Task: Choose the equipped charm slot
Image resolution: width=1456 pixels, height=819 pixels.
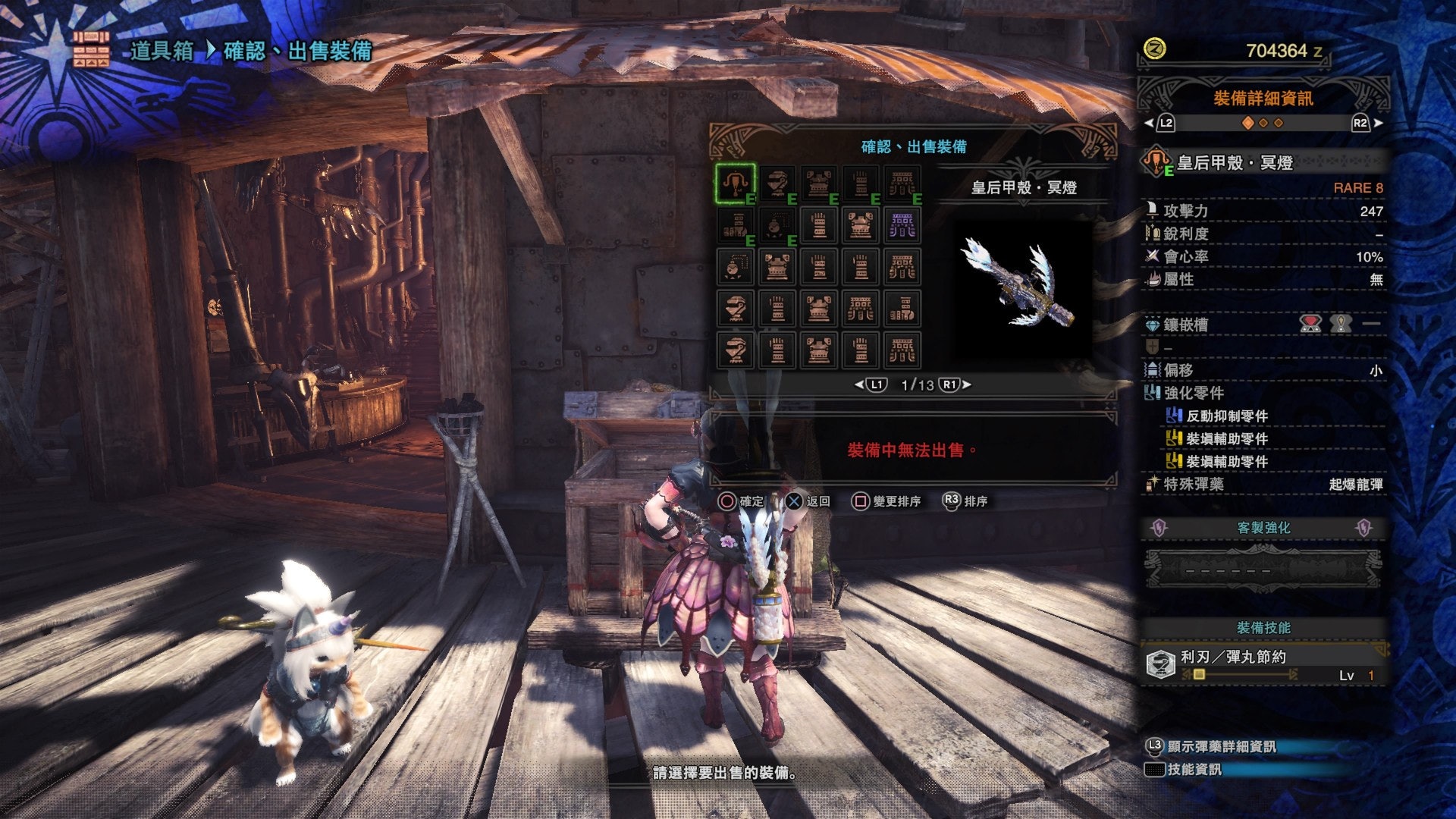Action: 777,225
